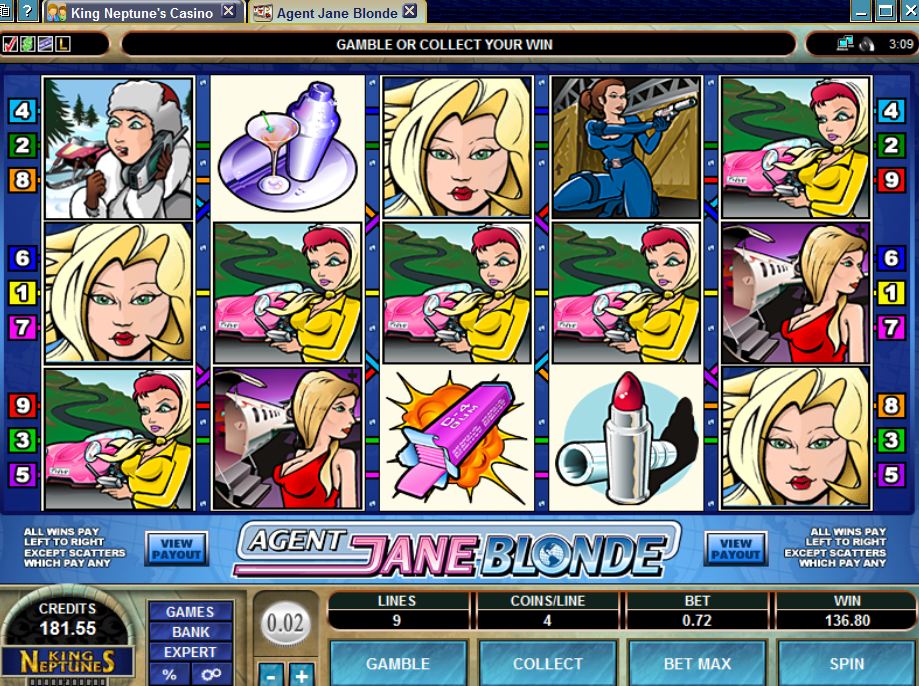Close the King Neptune's Casino tab
The height and width of the screenshot is (686, 919).
[229, 12]
